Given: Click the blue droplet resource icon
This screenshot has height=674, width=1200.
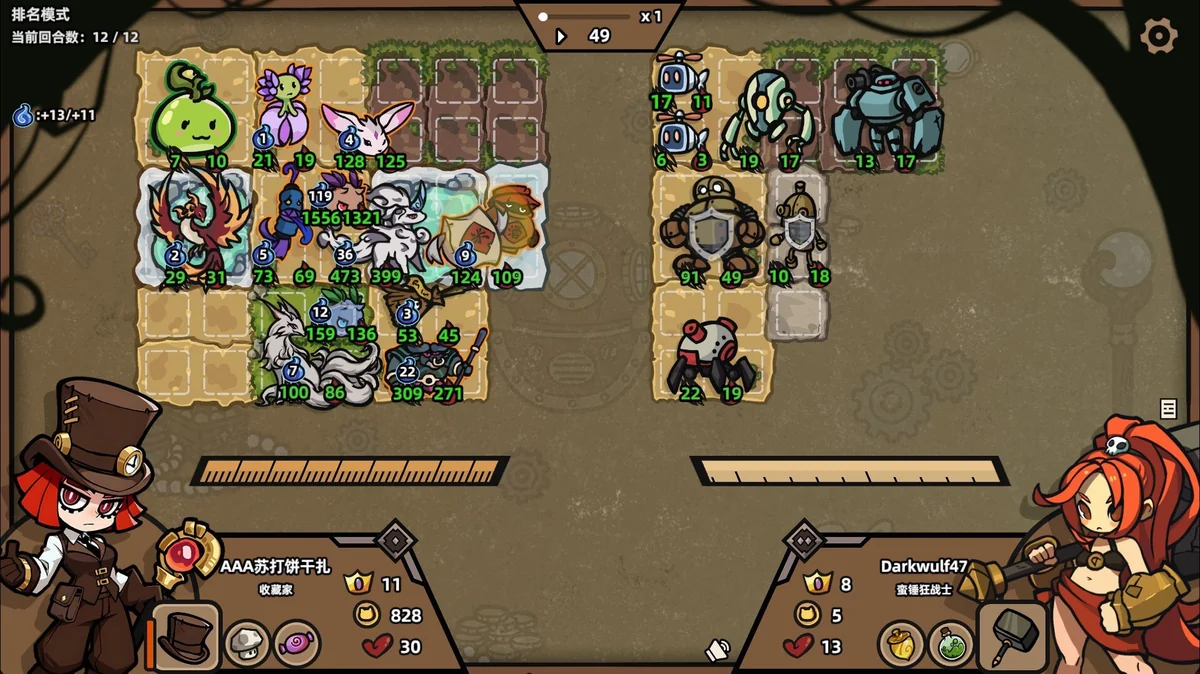Looking at the screenshot, I should [23, 115].
